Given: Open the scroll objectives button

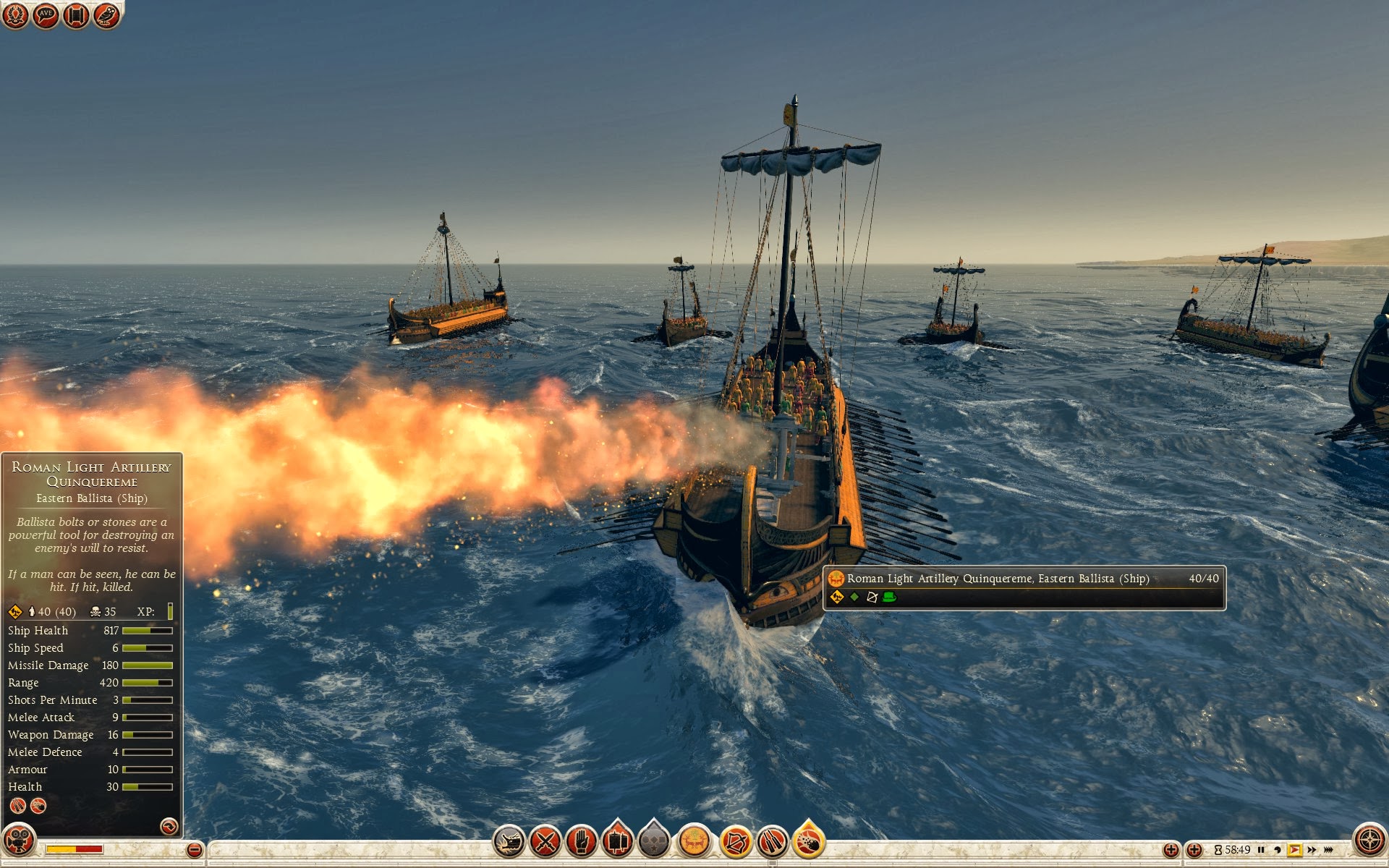Looking at the screenshot, I should click(x=76, y=14).
